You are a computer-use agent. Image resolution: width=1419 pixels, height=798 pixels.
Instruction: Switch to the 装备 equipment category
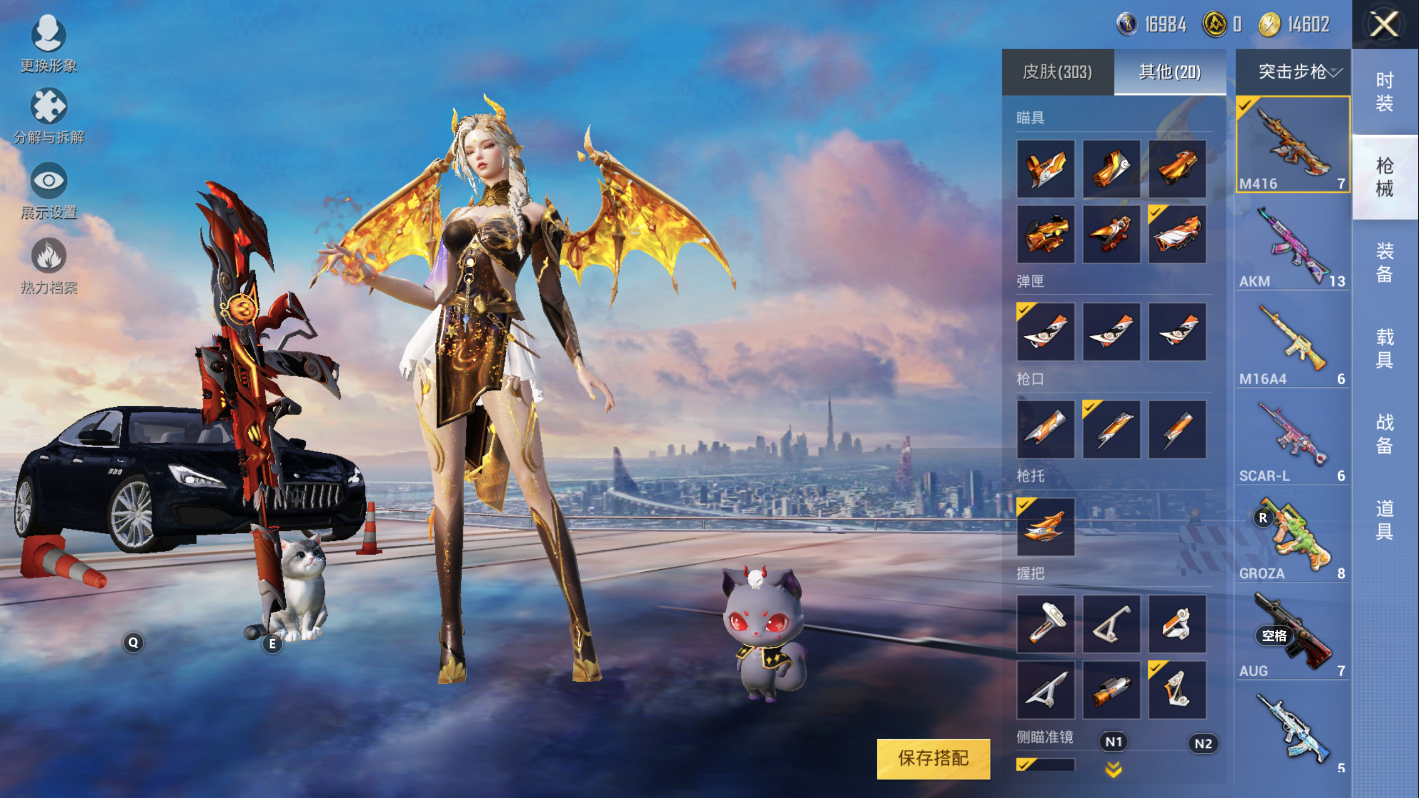click(x=1385, y=263)
